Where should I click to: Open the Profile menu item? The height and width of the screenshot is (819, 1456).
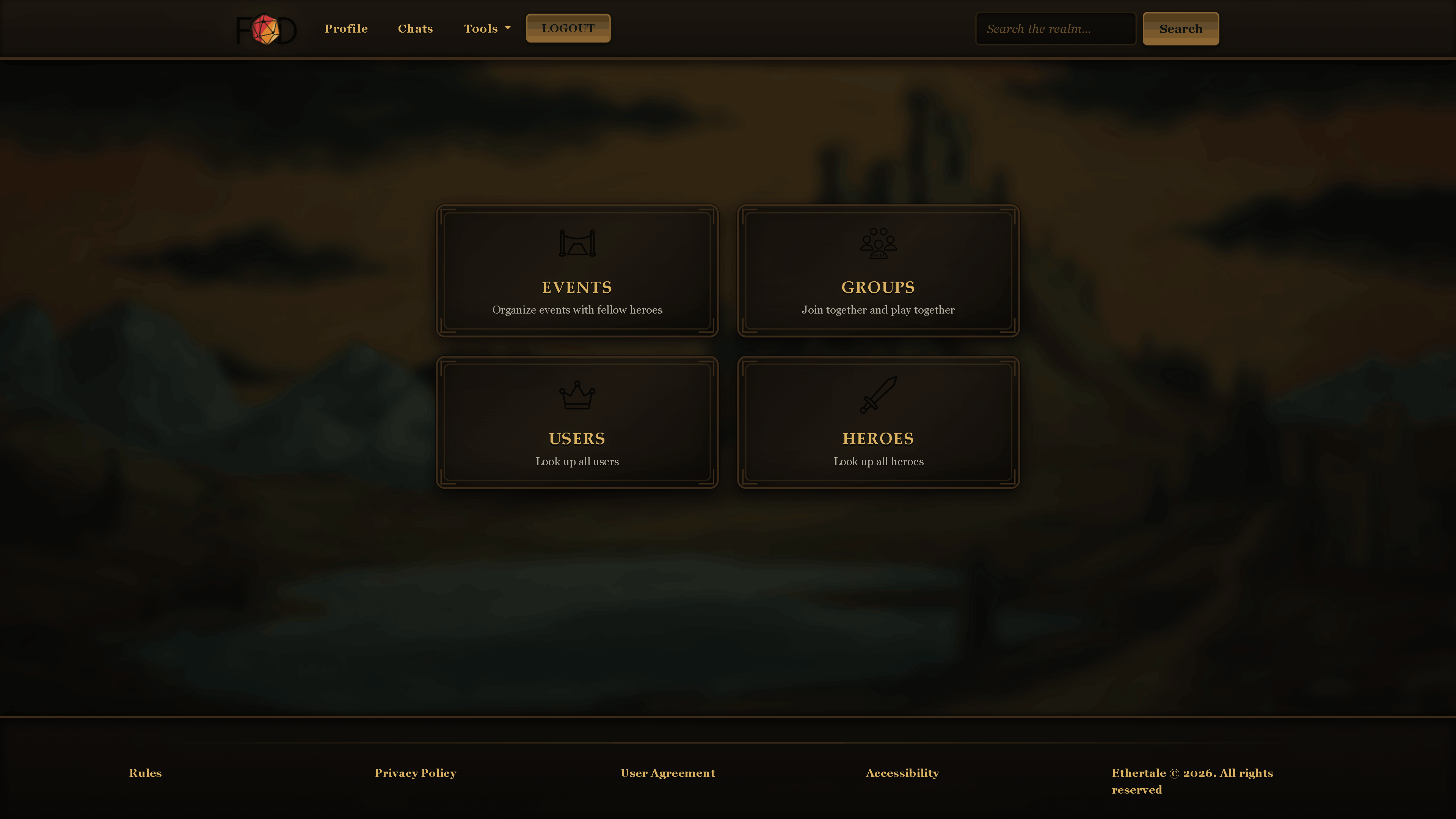tap(346, 28)
